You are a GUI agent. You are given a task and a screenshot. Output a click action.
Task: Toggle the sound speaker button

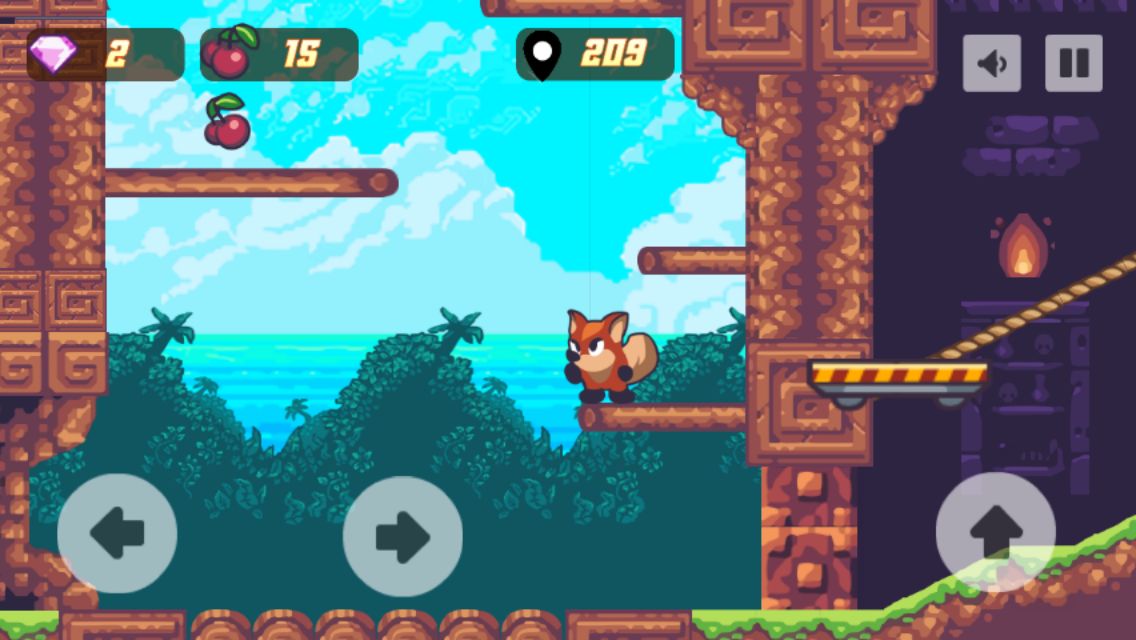click(991, 63)
